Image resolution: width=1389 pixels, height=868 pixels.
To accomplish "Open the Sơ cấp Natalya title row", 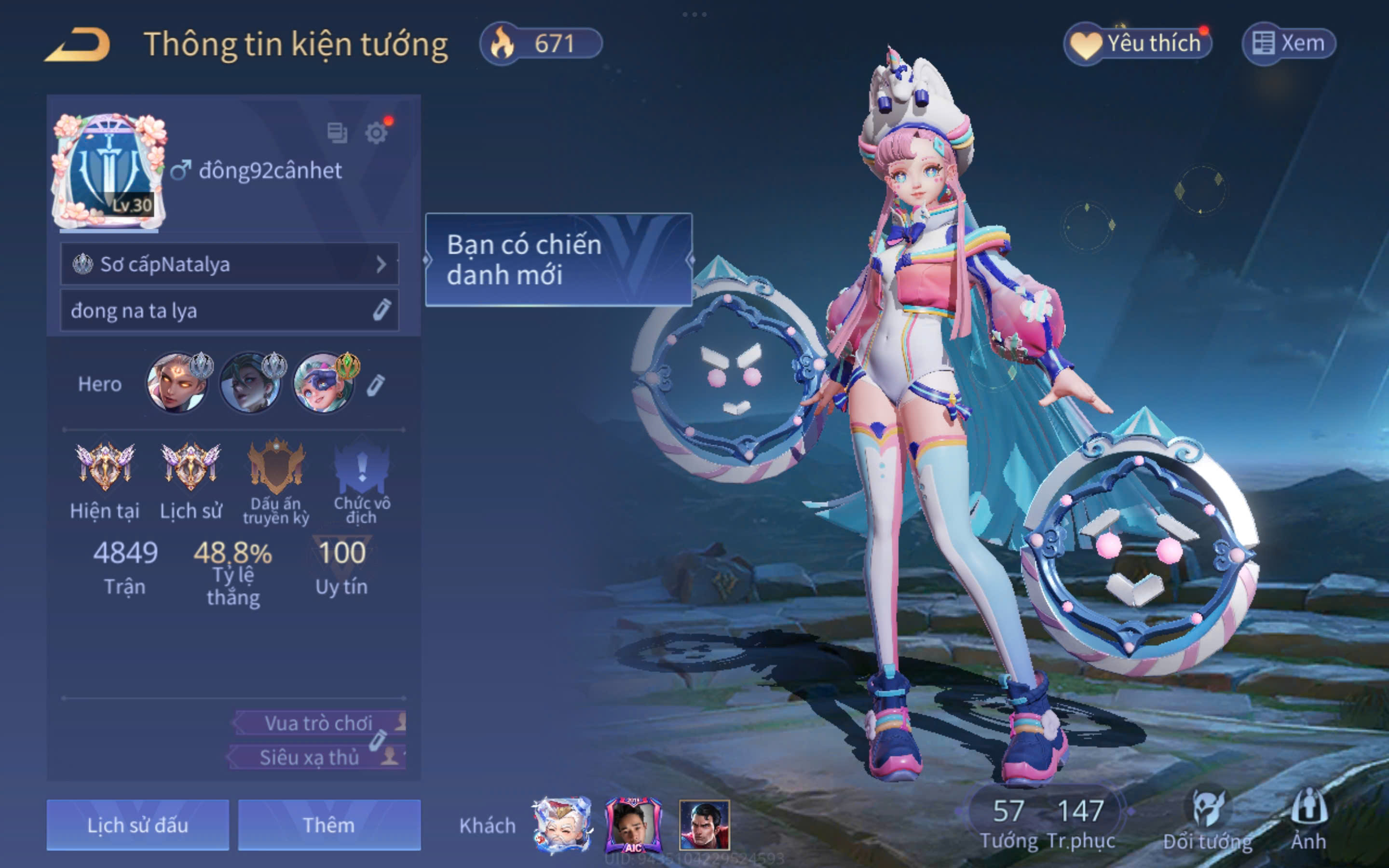I will (x=229, y=264).
